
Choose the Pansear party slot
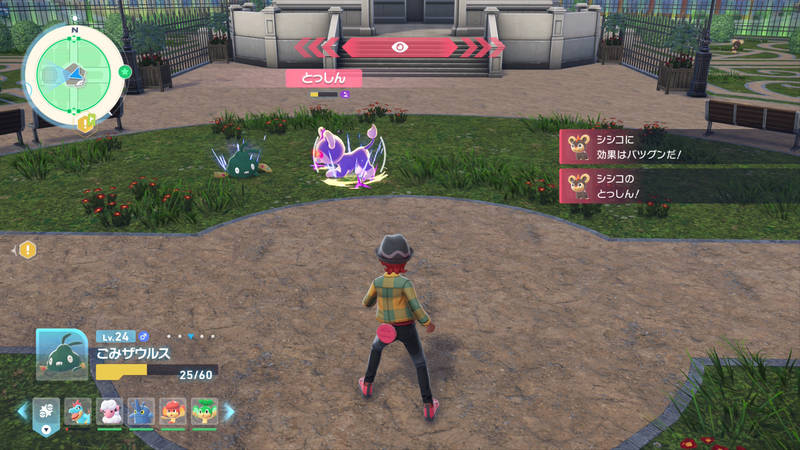[x=173, y=411]
